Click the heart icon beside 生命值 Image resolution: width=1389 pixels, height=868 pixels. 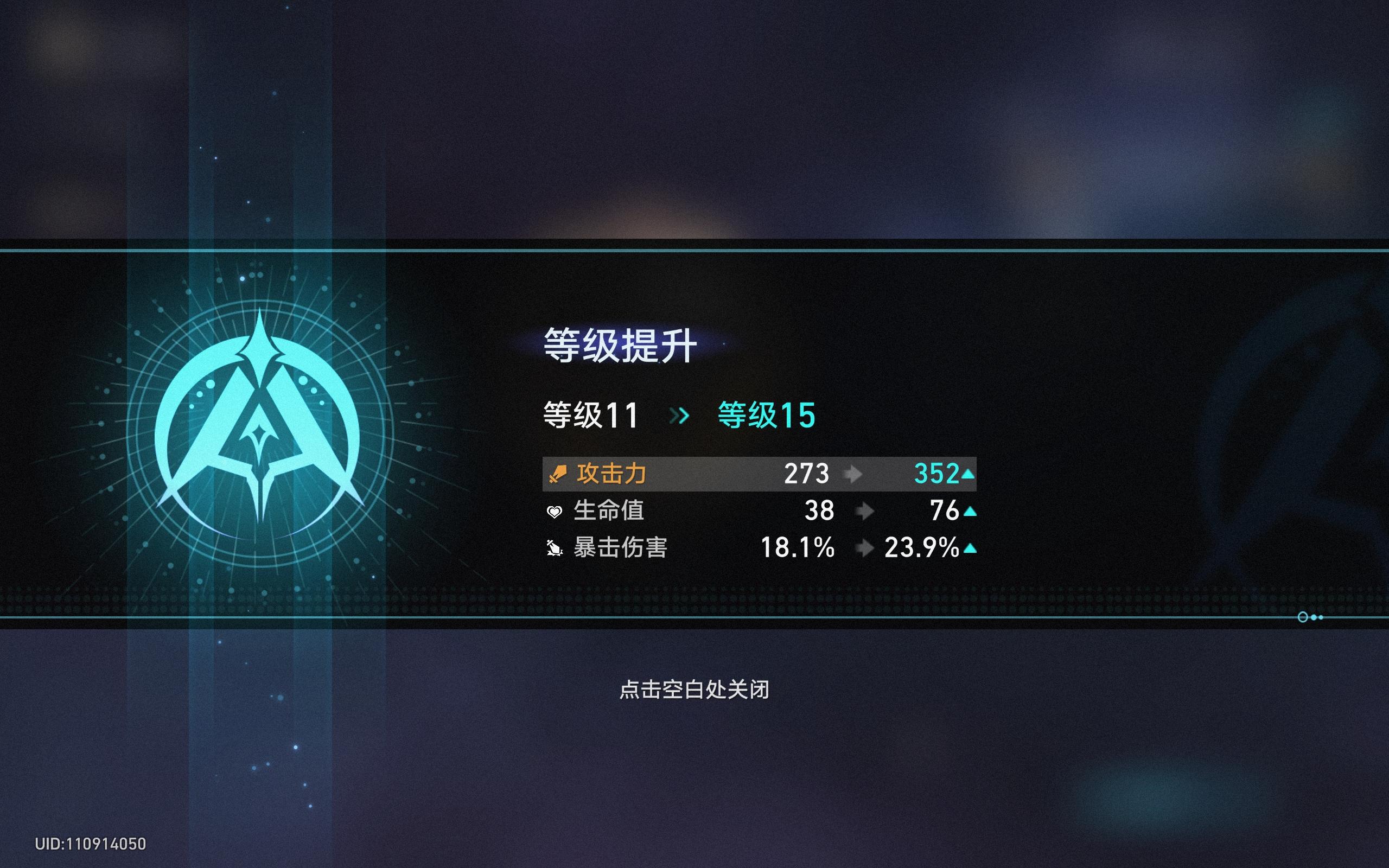[x=555, y=510]
